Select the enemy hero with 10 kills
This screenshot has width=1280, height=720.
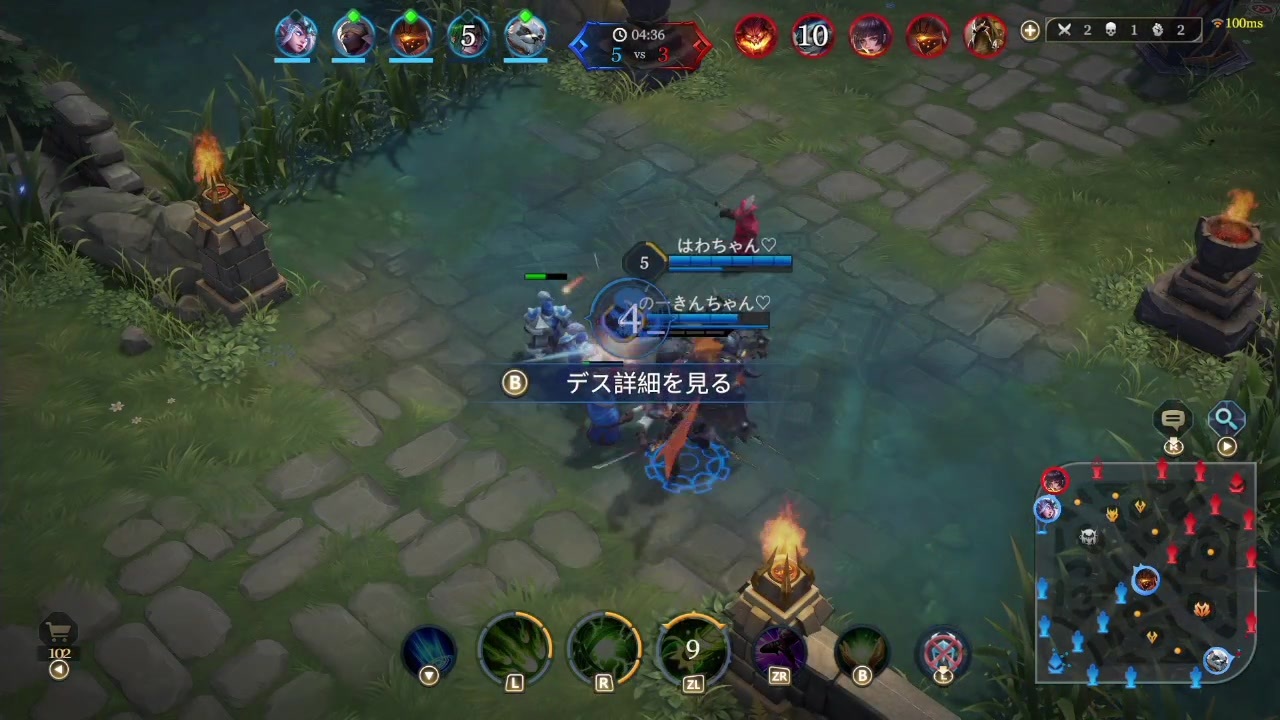pos(812,36)
